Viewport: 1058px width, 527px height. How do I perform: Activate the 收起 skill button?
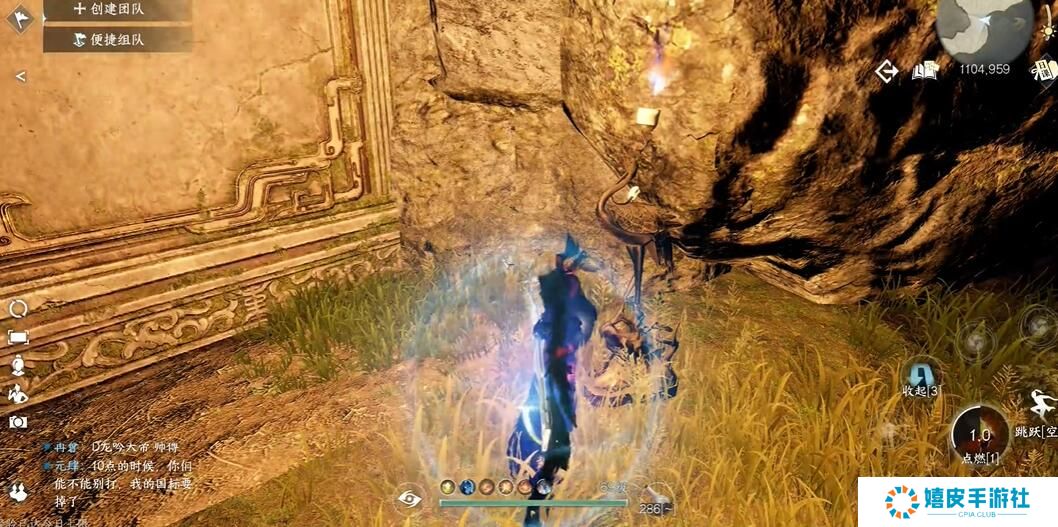[x=920, y=377]
